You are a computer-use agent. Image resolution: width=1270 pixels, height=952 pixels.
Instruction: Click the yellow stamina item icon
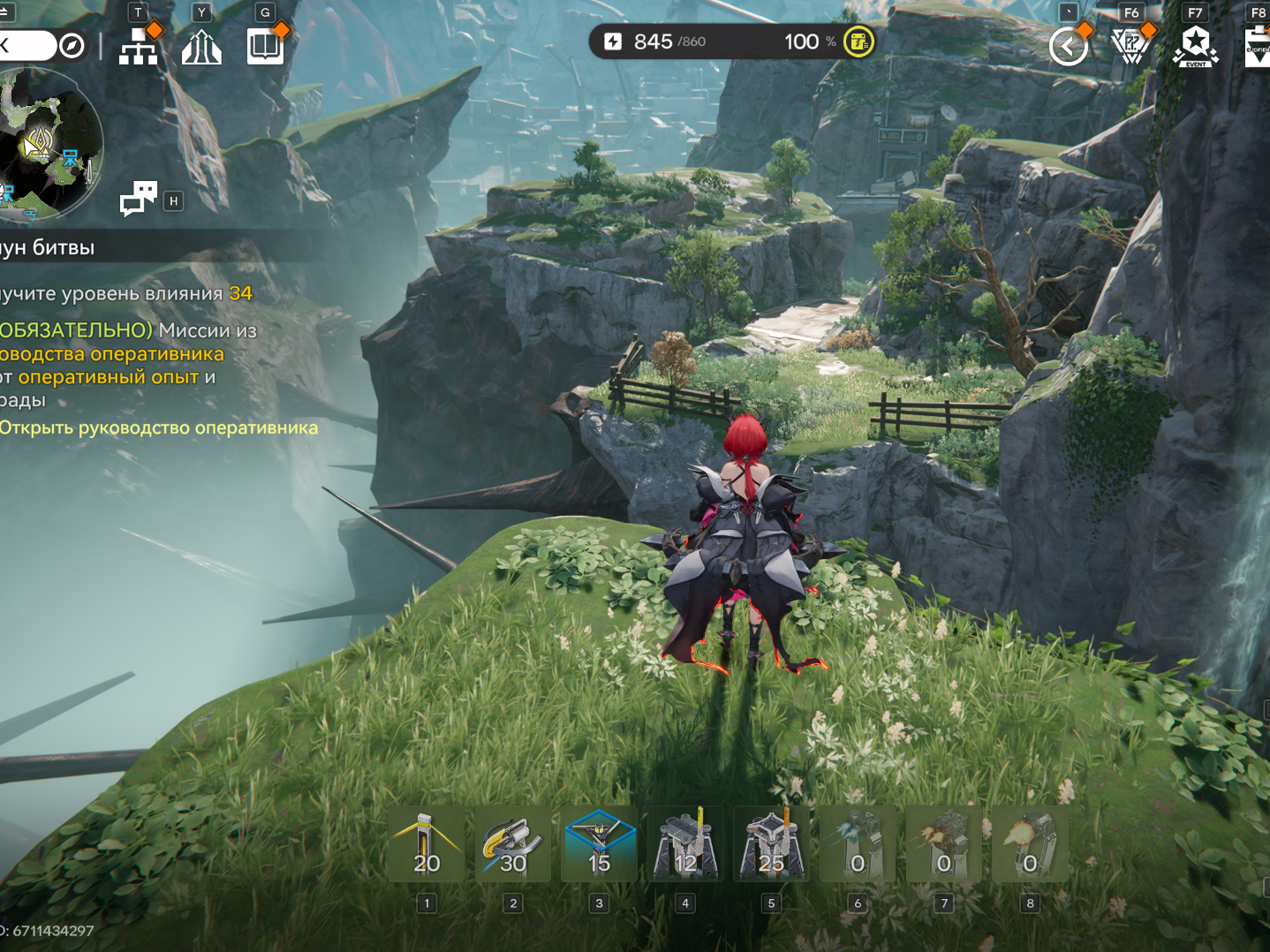858,42
